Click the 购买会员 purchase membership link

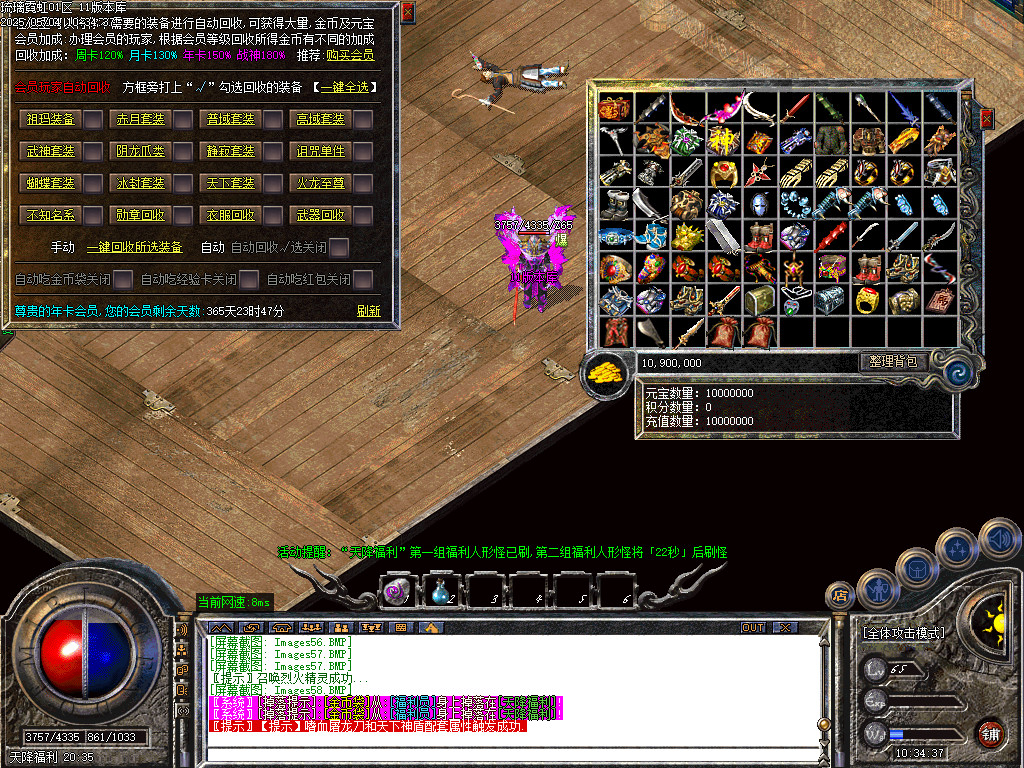[x=350, y=56]
